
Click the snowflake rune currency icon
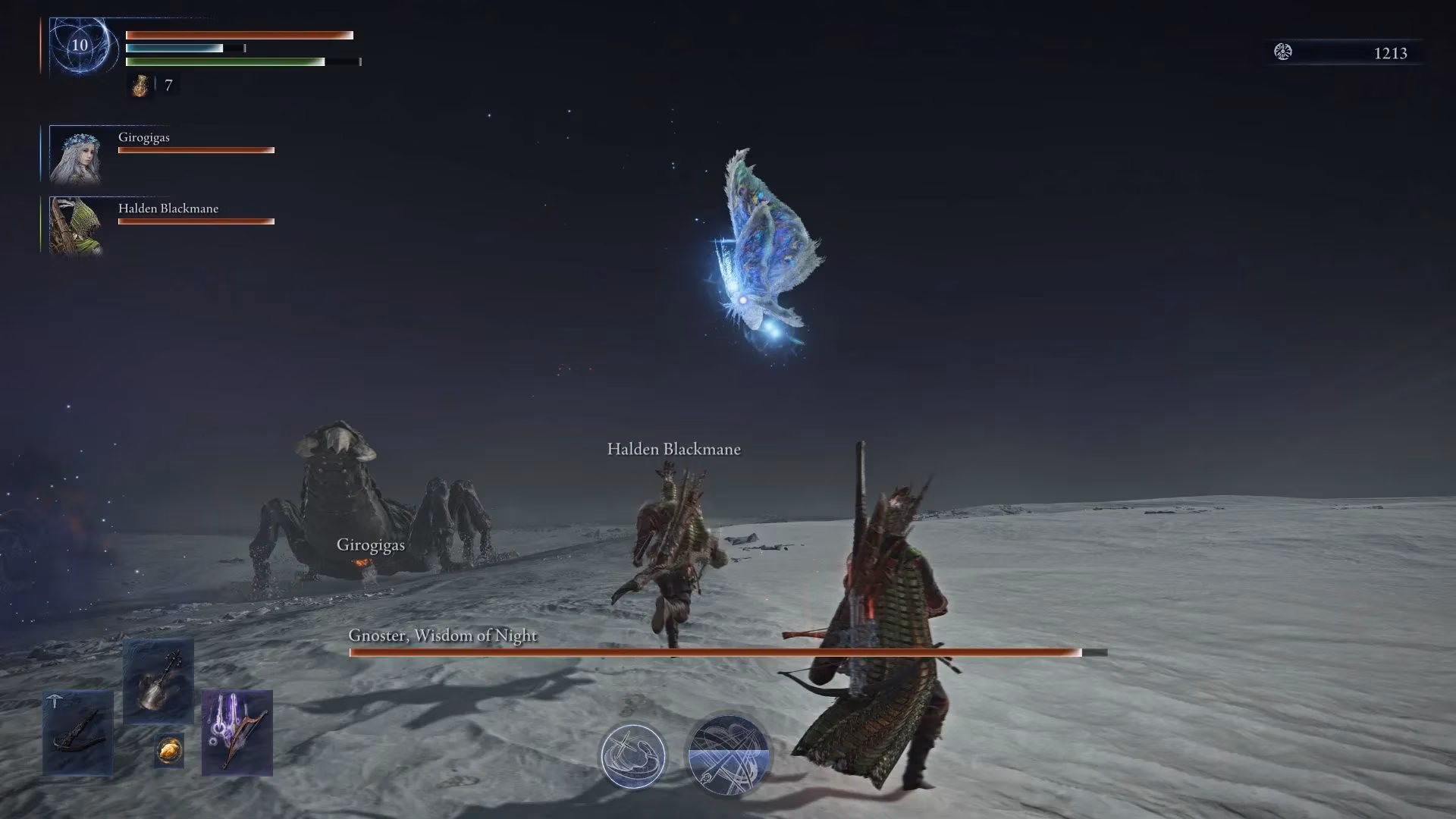1282,52
